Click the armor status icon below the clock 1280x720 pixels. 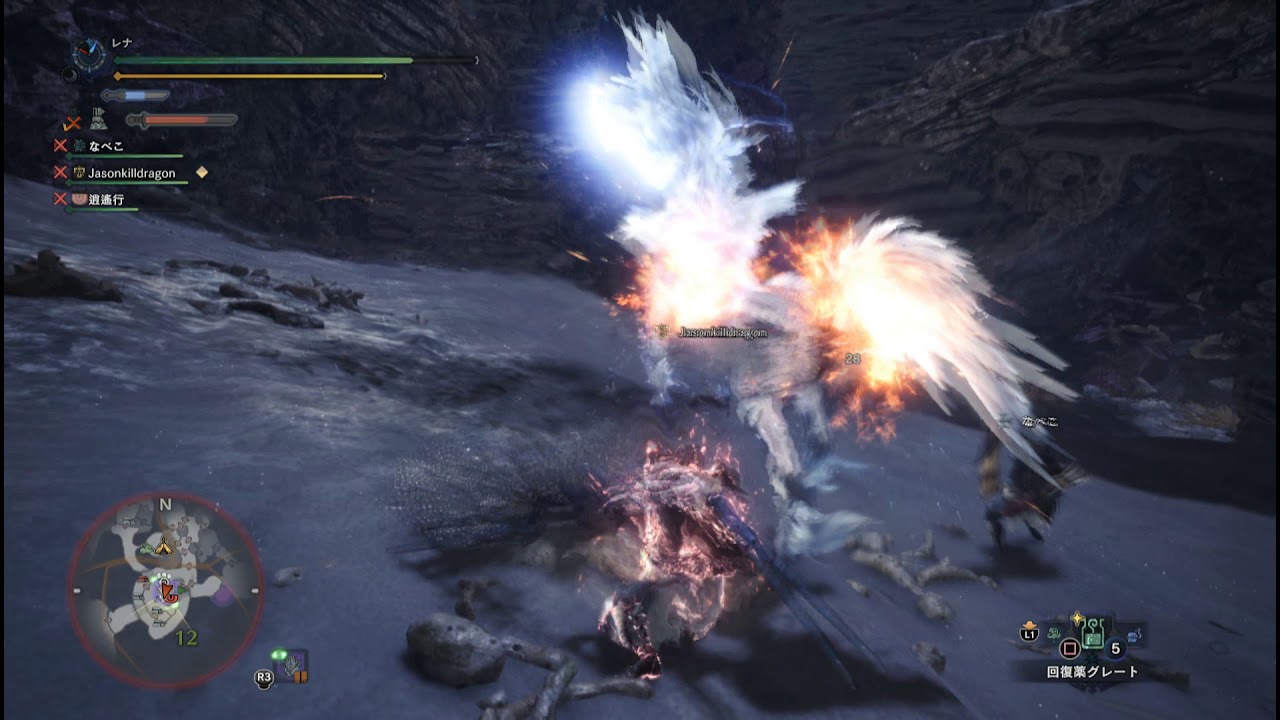(x=99, y=121)
